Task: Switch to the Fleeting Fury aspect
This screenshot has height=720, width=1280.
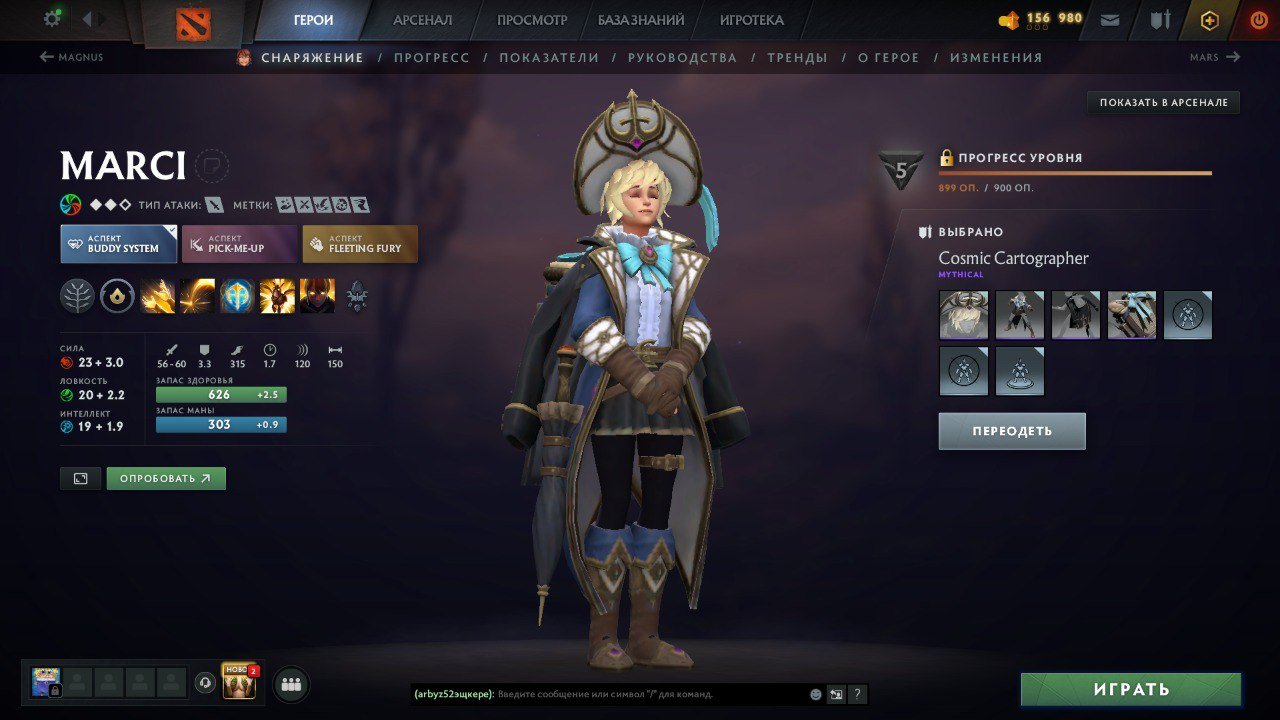Action: point(360,243)
